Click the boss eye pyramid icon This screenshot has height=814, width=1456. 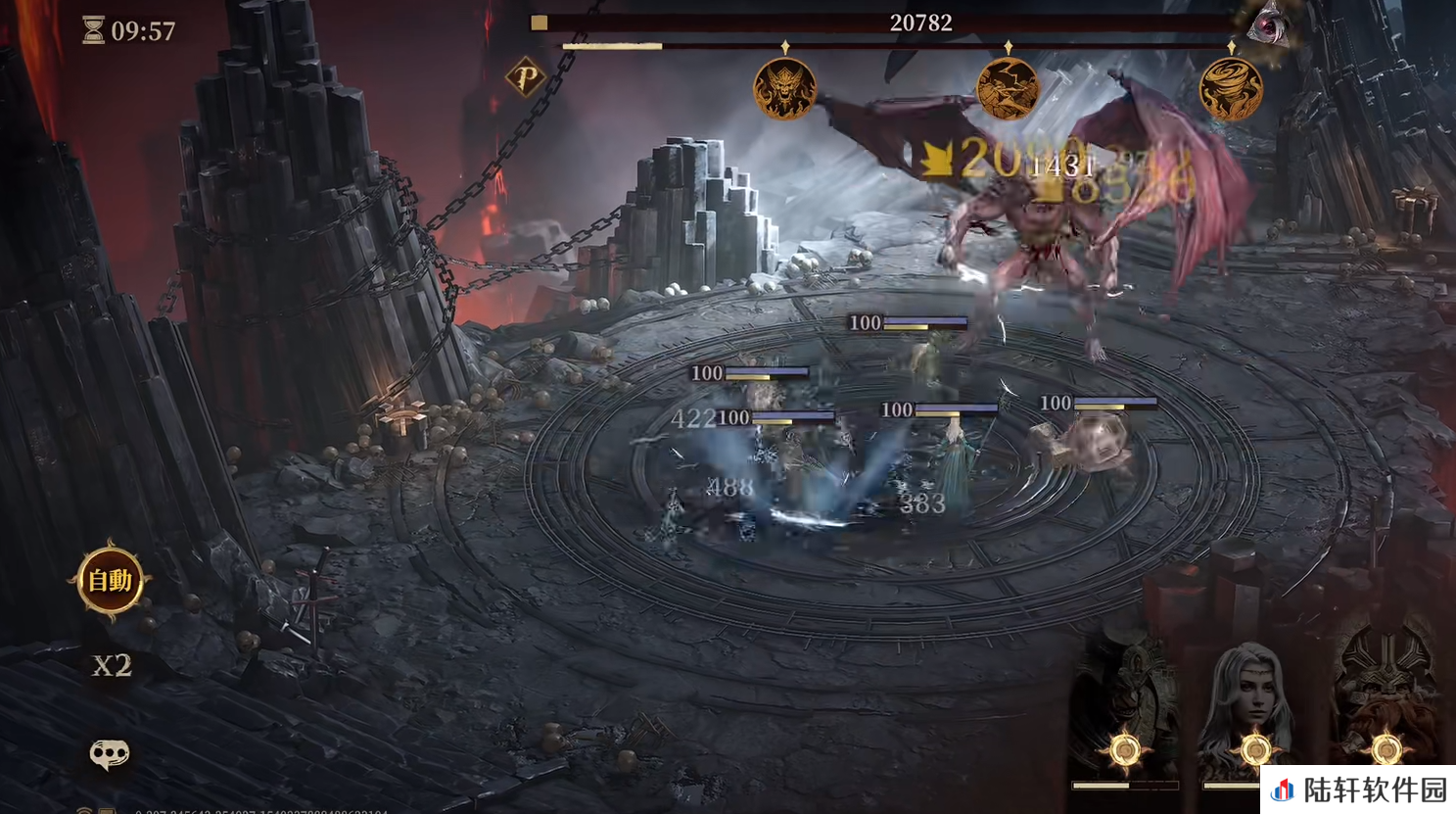pyautogui.click(x=1269, y=23)
